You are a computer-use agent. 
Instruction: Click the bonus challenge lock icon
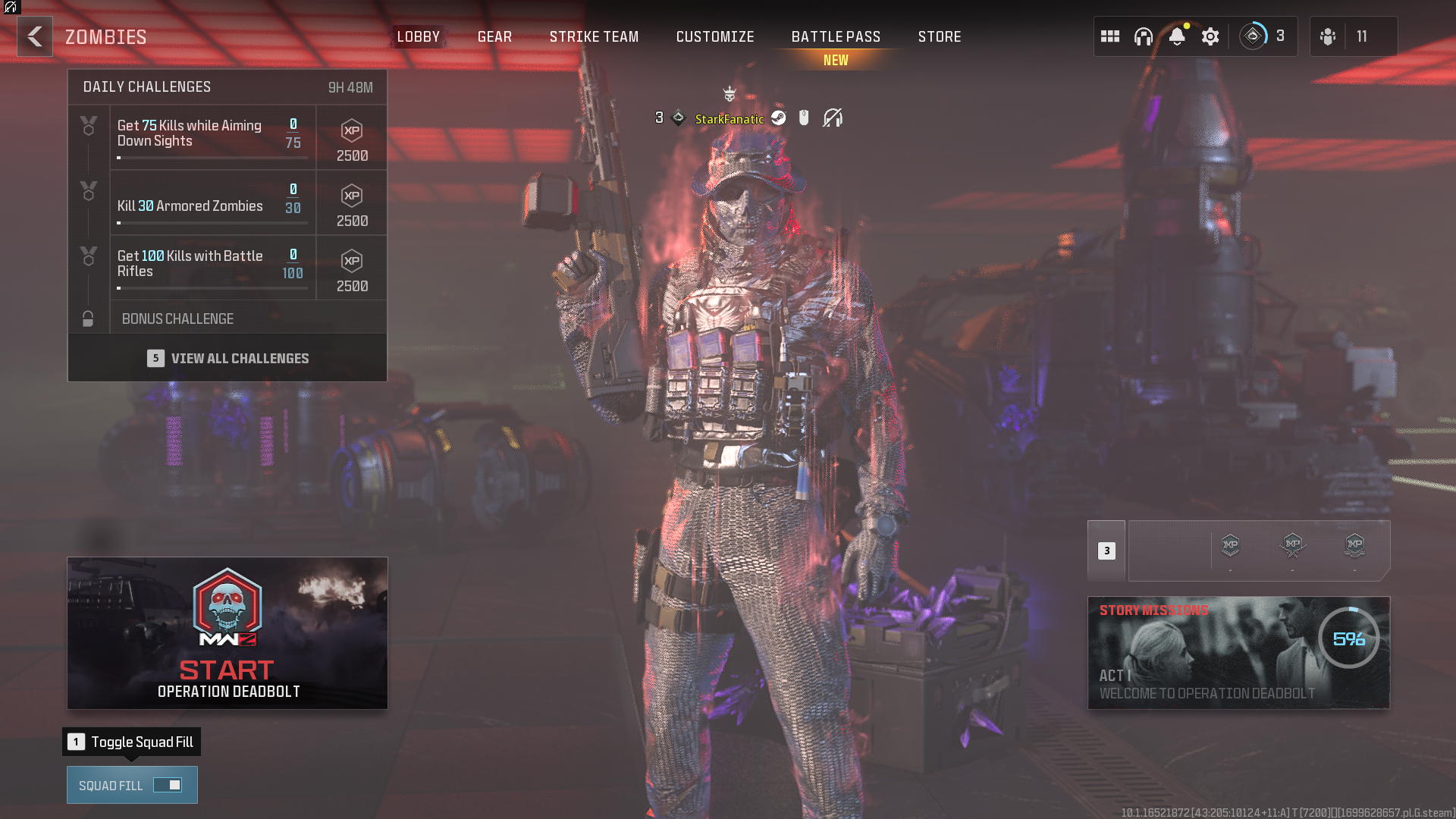(89, 318)
